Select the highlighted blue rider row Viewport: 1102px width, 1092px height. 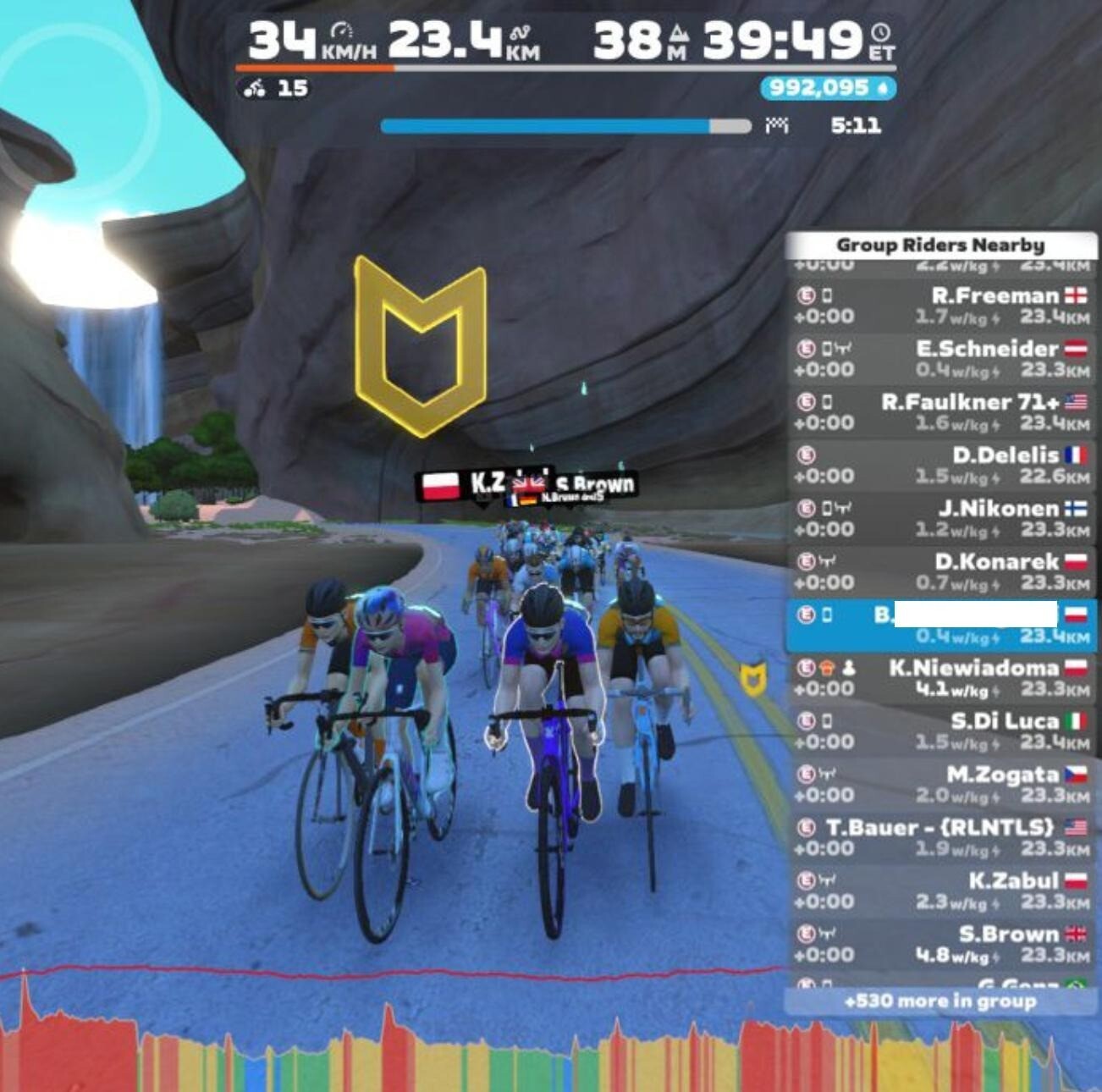tap(939, 626)
